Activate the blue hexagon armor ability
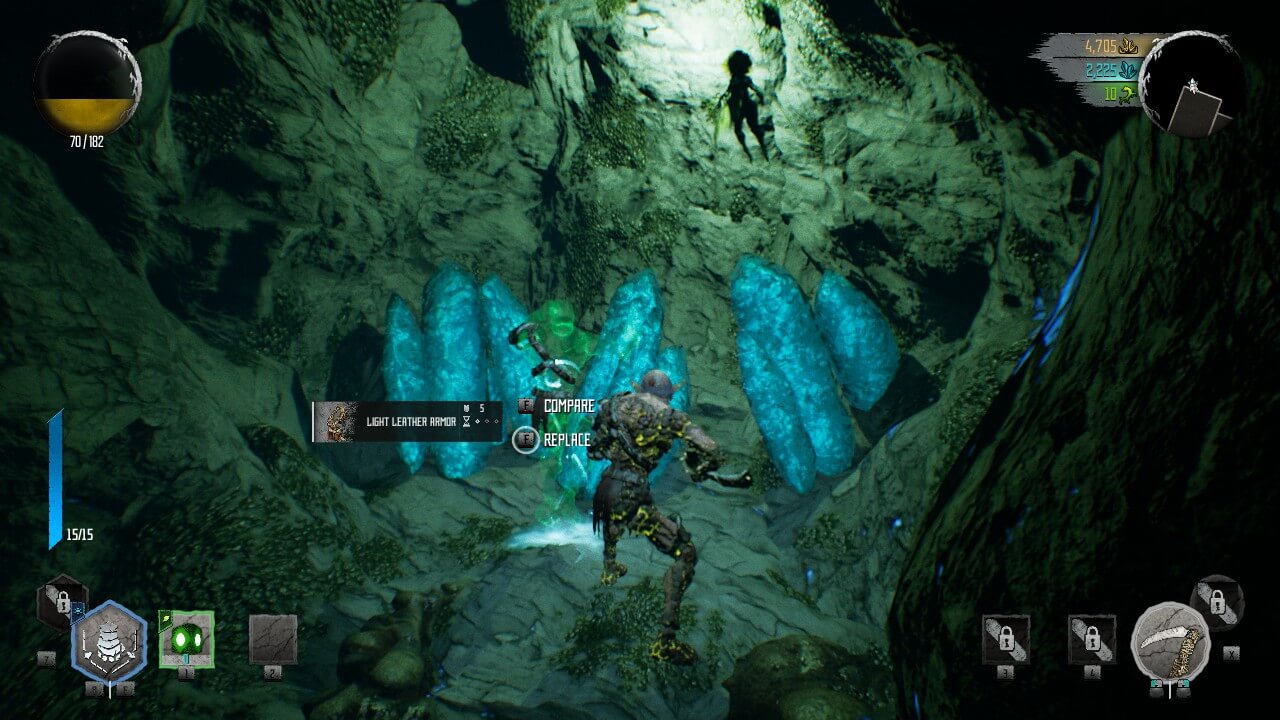 coord(109,643)
